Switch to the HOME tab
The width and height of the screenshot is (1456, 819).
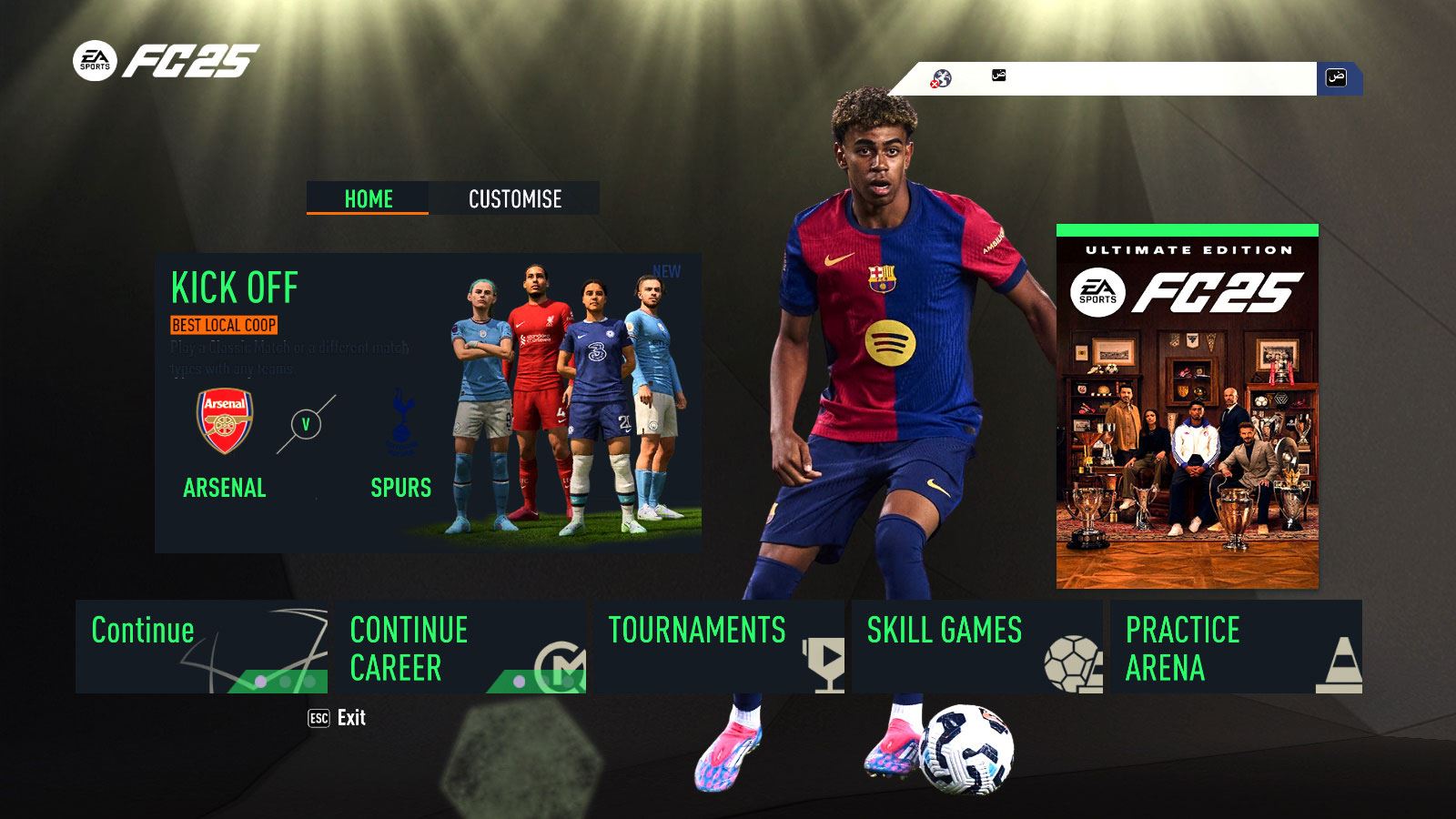(368, 198)
